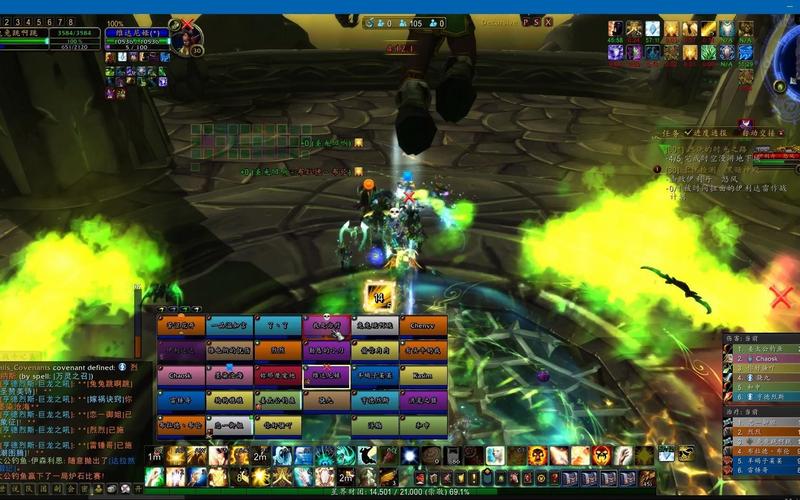This screenshot has width=800, height=500.
Task: Click the green leaf buff icon
Action: [708, 52]
